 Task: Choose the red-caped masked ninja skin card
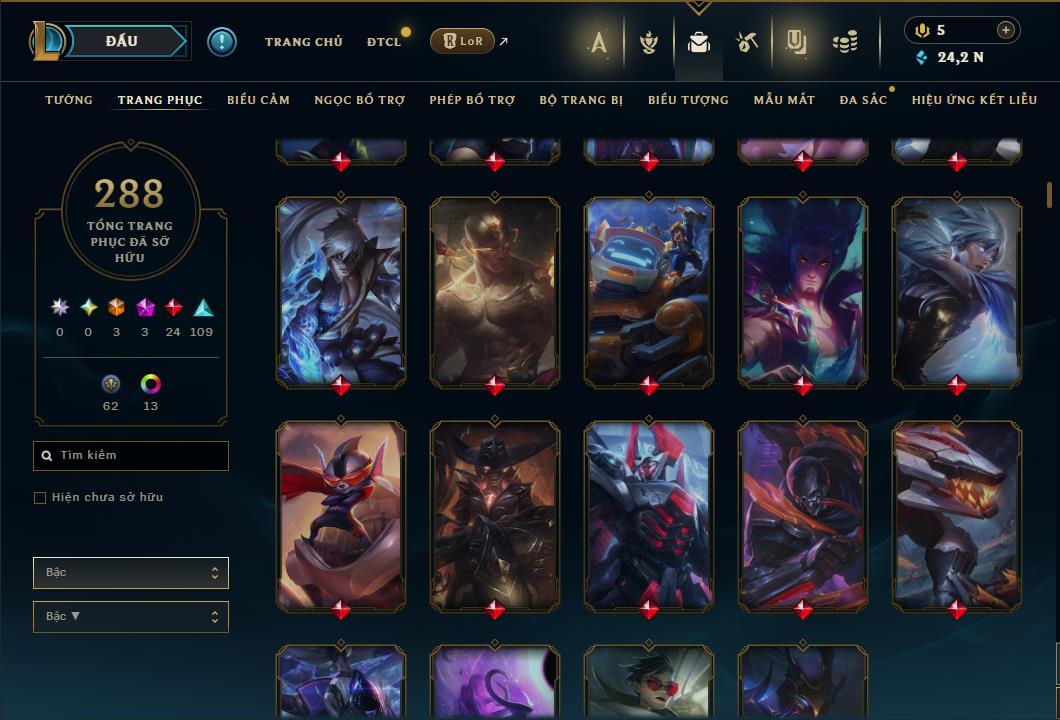click(x=341, y=515)
